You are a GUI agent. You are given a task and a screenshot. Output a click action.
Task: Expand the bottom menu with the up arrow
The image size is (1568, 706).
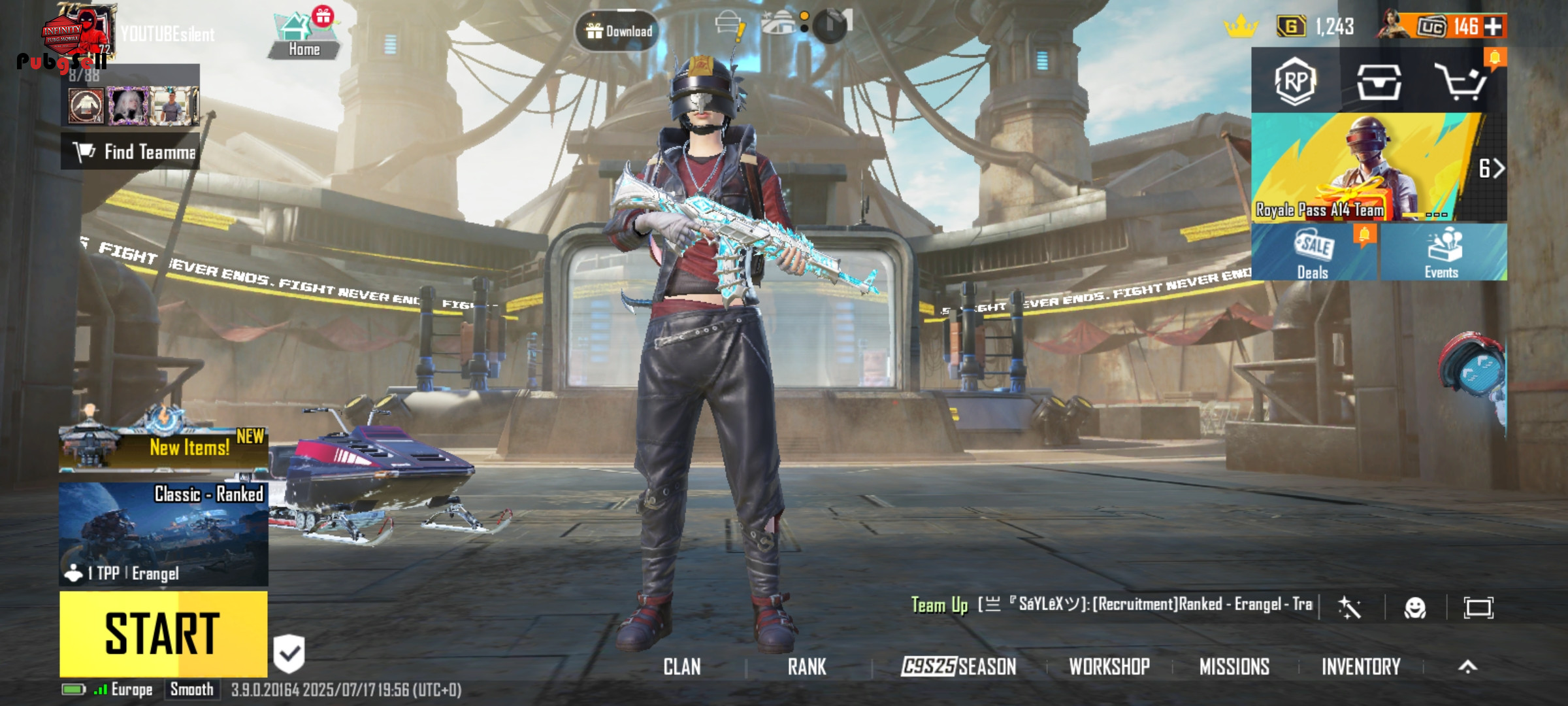pyautogui.click(x=1467, y=667)
